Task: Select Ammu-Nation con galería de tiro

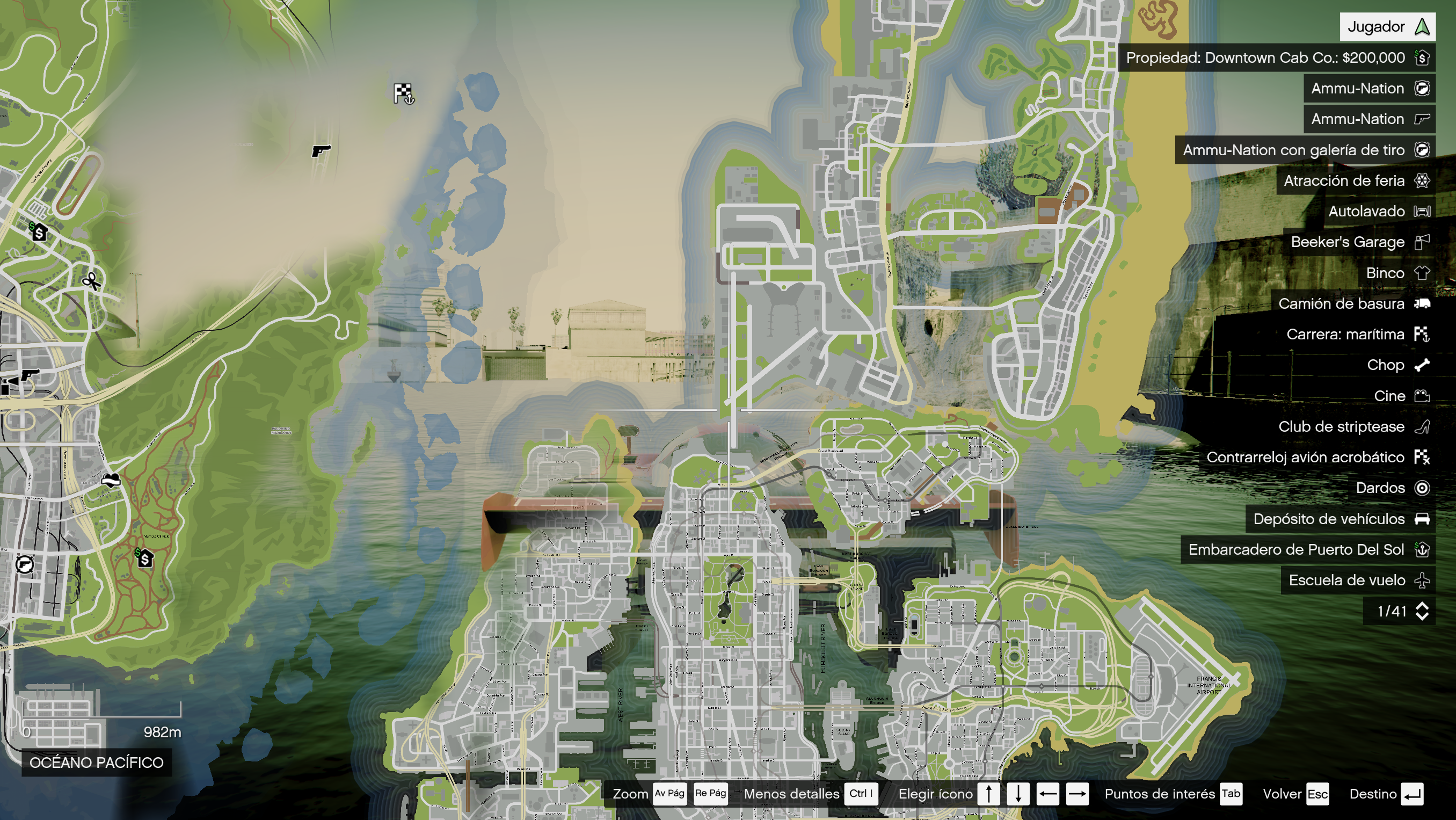Action: pos(1305,150)
